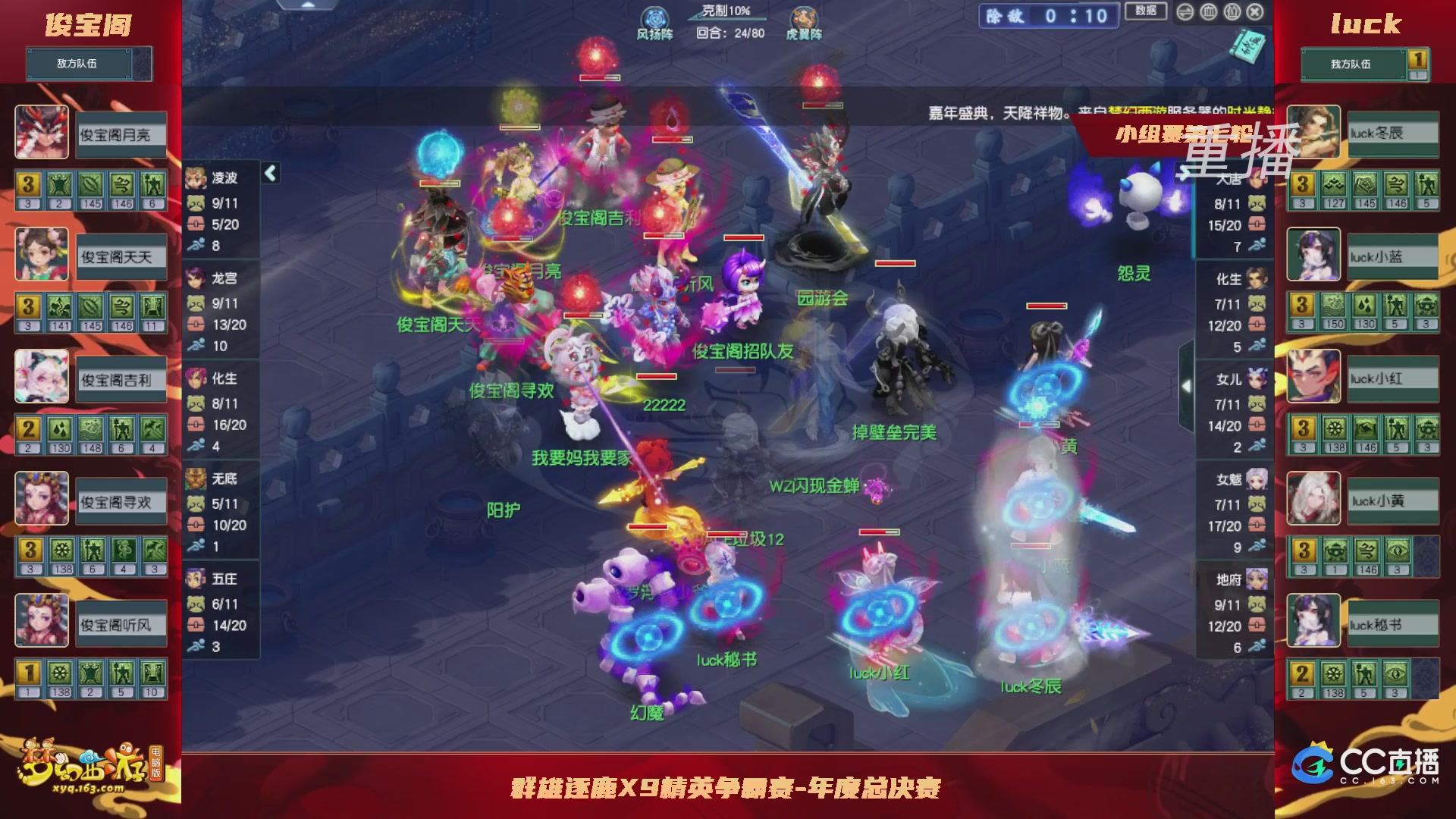This screenshot has height=819, width=1456.
Task: Open the 敌方队伍 team selector
Action: [80, 64]
